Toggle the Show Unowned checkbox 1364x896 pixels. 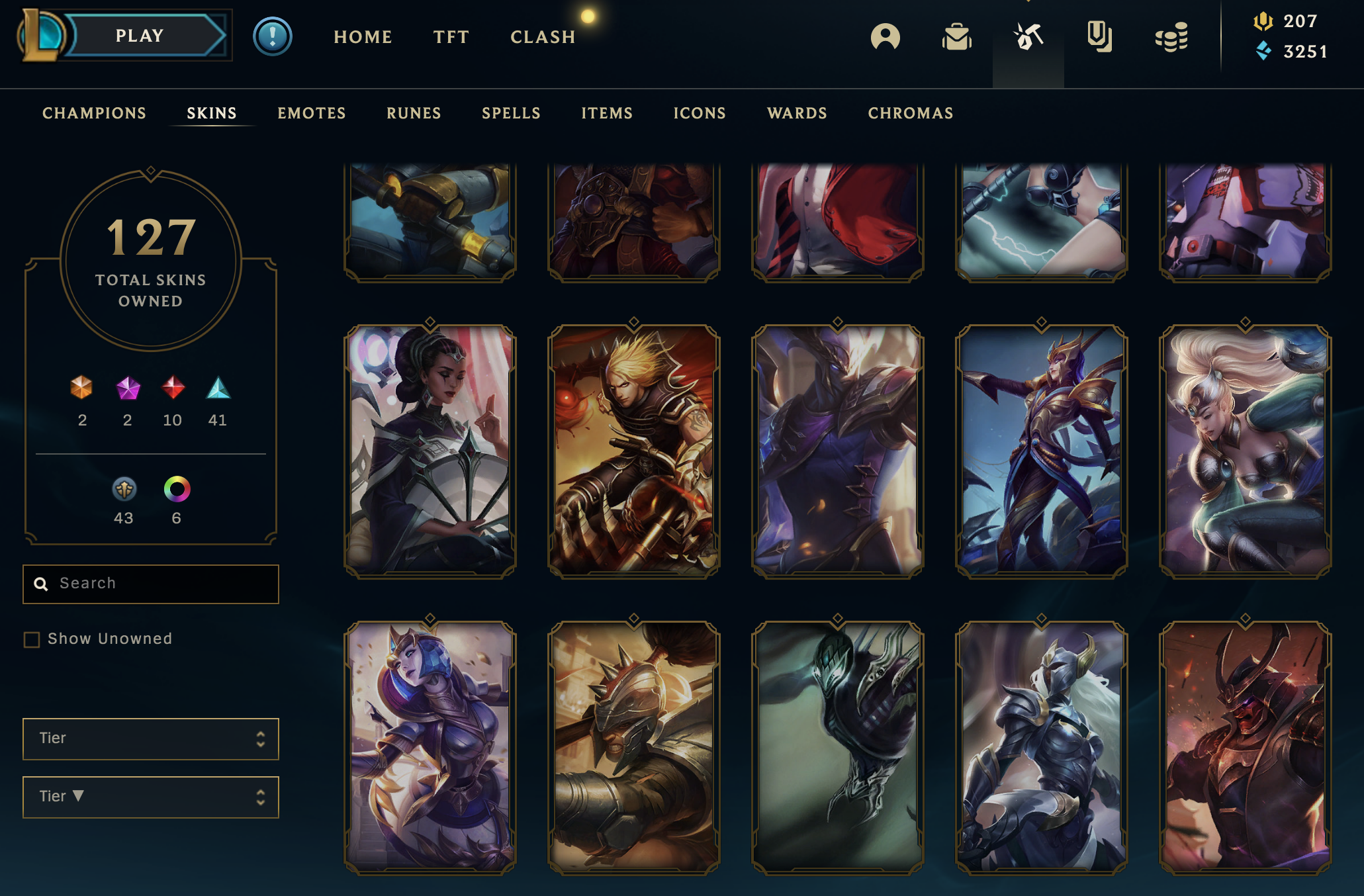pyautogui.click(x=32, y=639)
